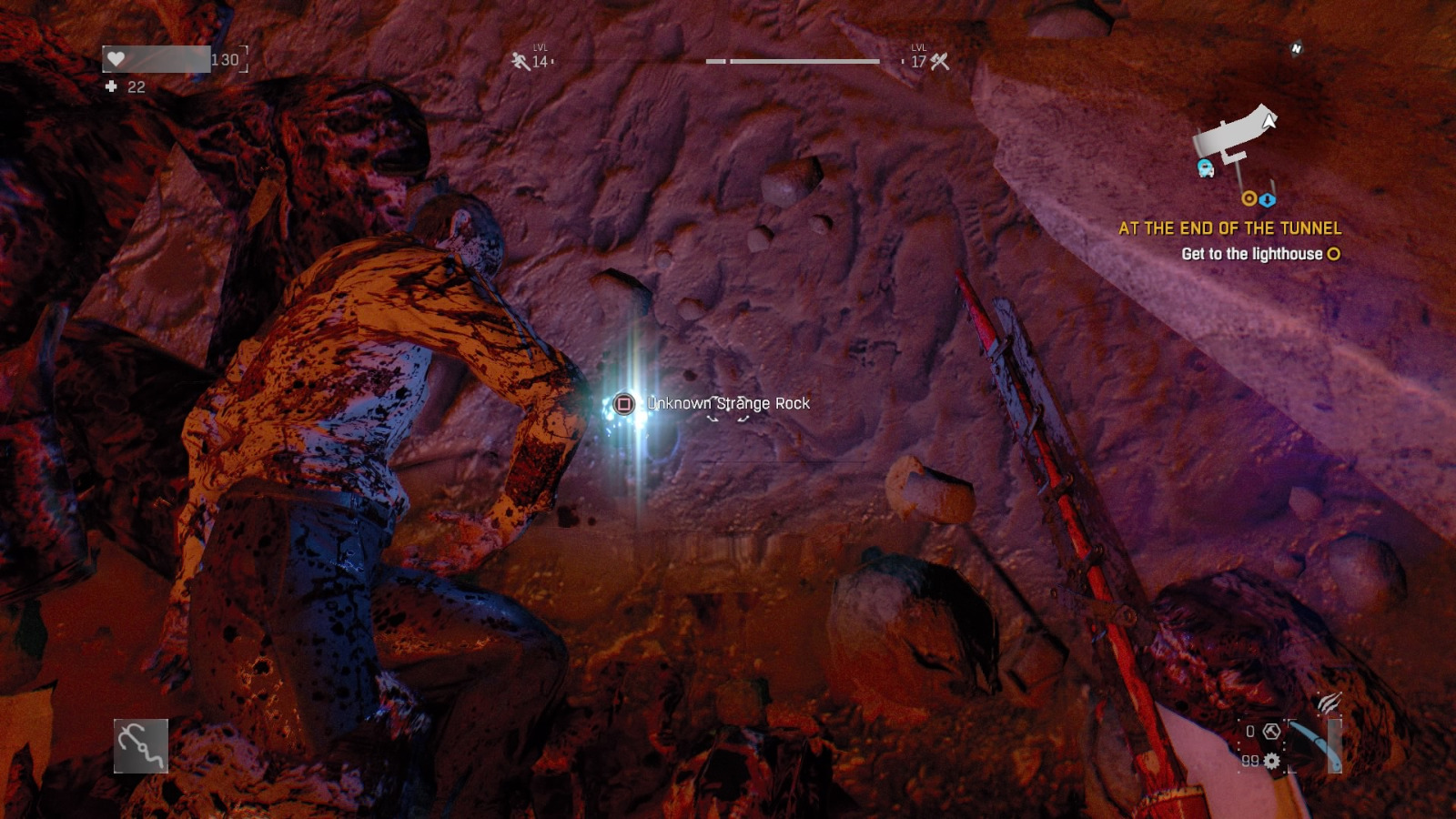Select the medkit icon showing 22

point(111,87)
